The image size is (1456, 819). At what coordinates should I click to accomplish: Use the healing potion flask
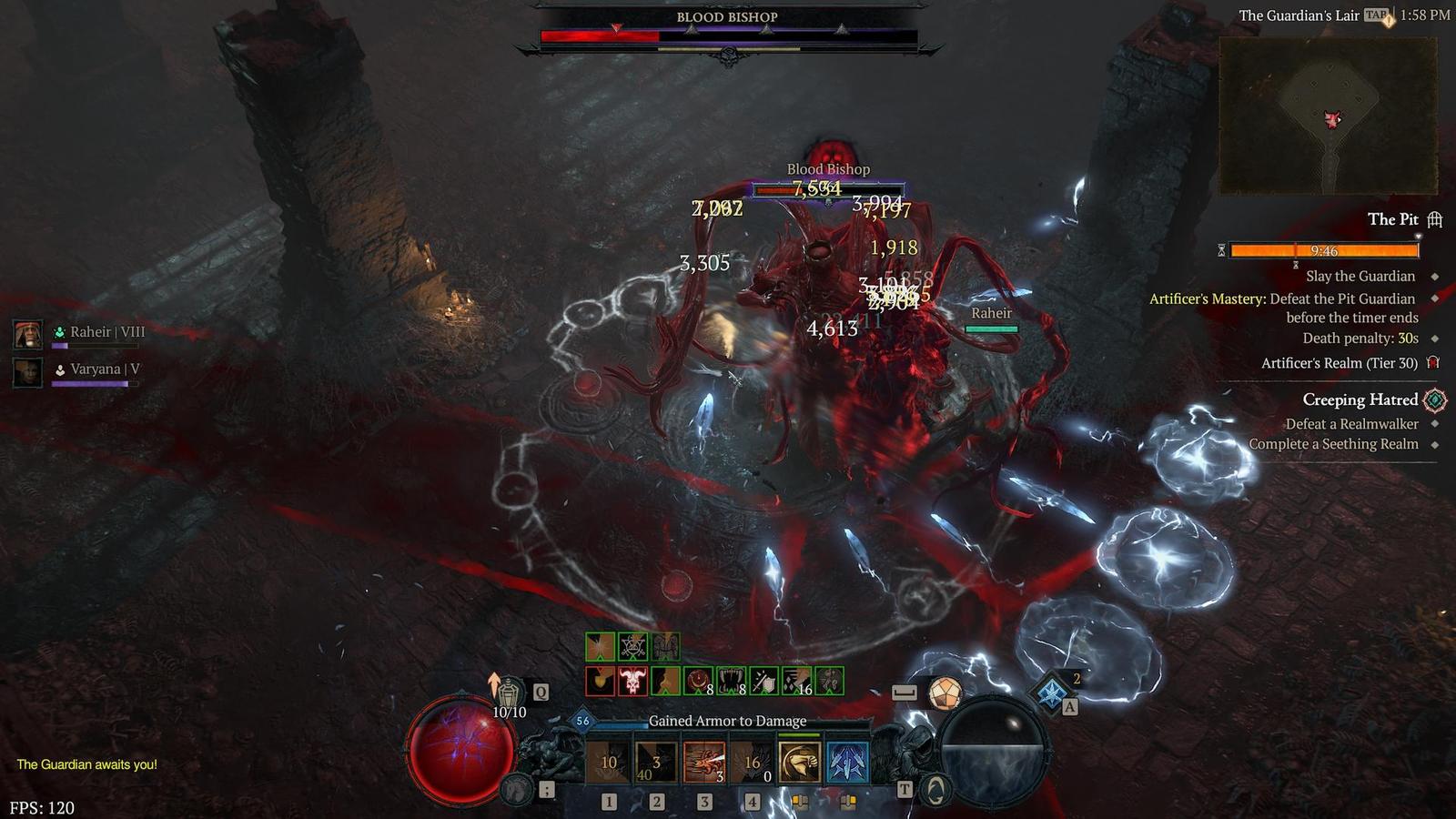coord(508,693)
